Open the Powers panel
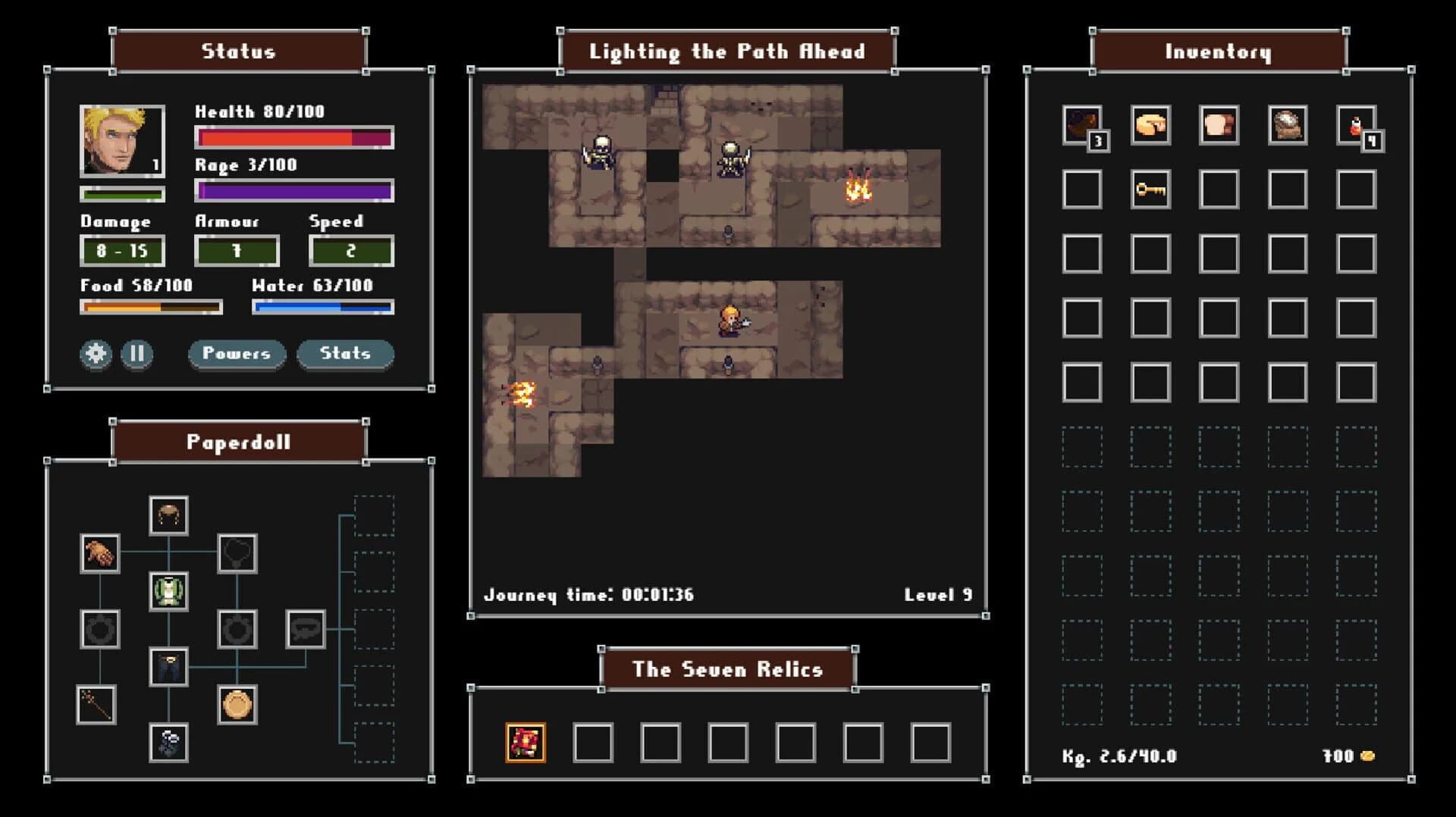The width and height of the screenshot is (1456, 817). (x=237, y=353)
